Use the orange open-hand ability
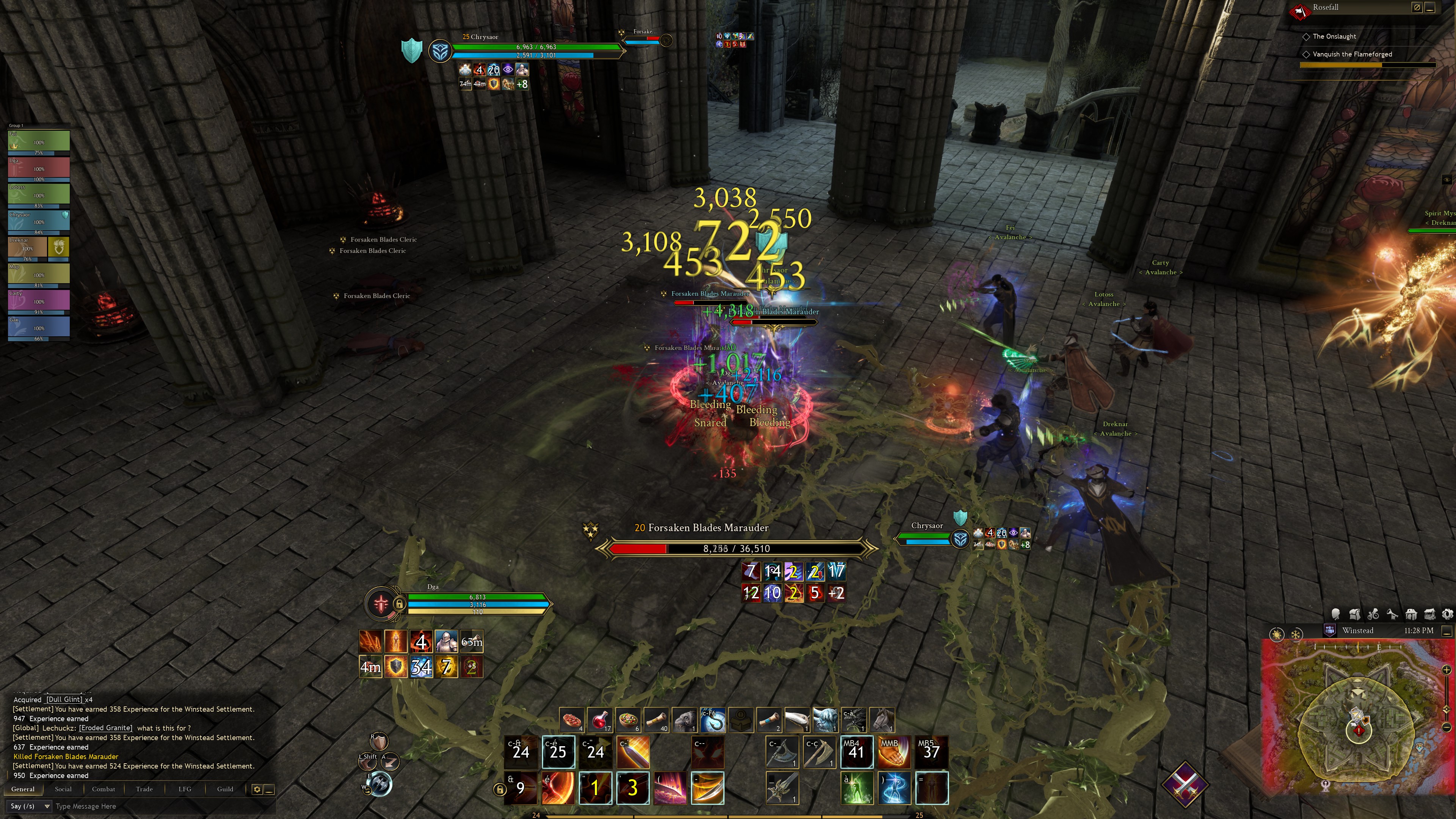Screen dimensions: 1456x819 [x=894, y=752]
